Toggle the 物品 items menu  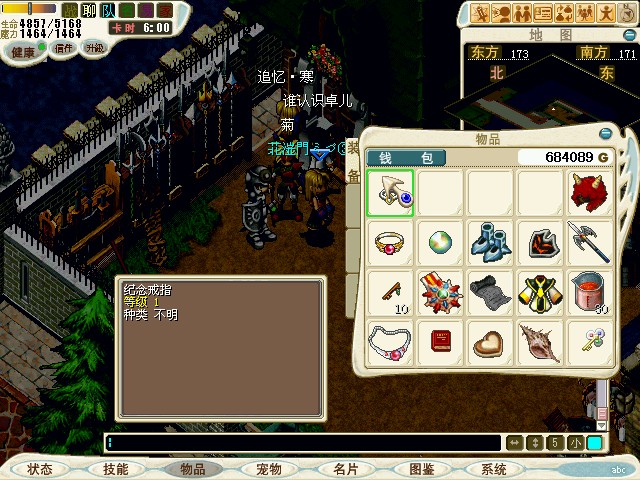tap(192, 469)
